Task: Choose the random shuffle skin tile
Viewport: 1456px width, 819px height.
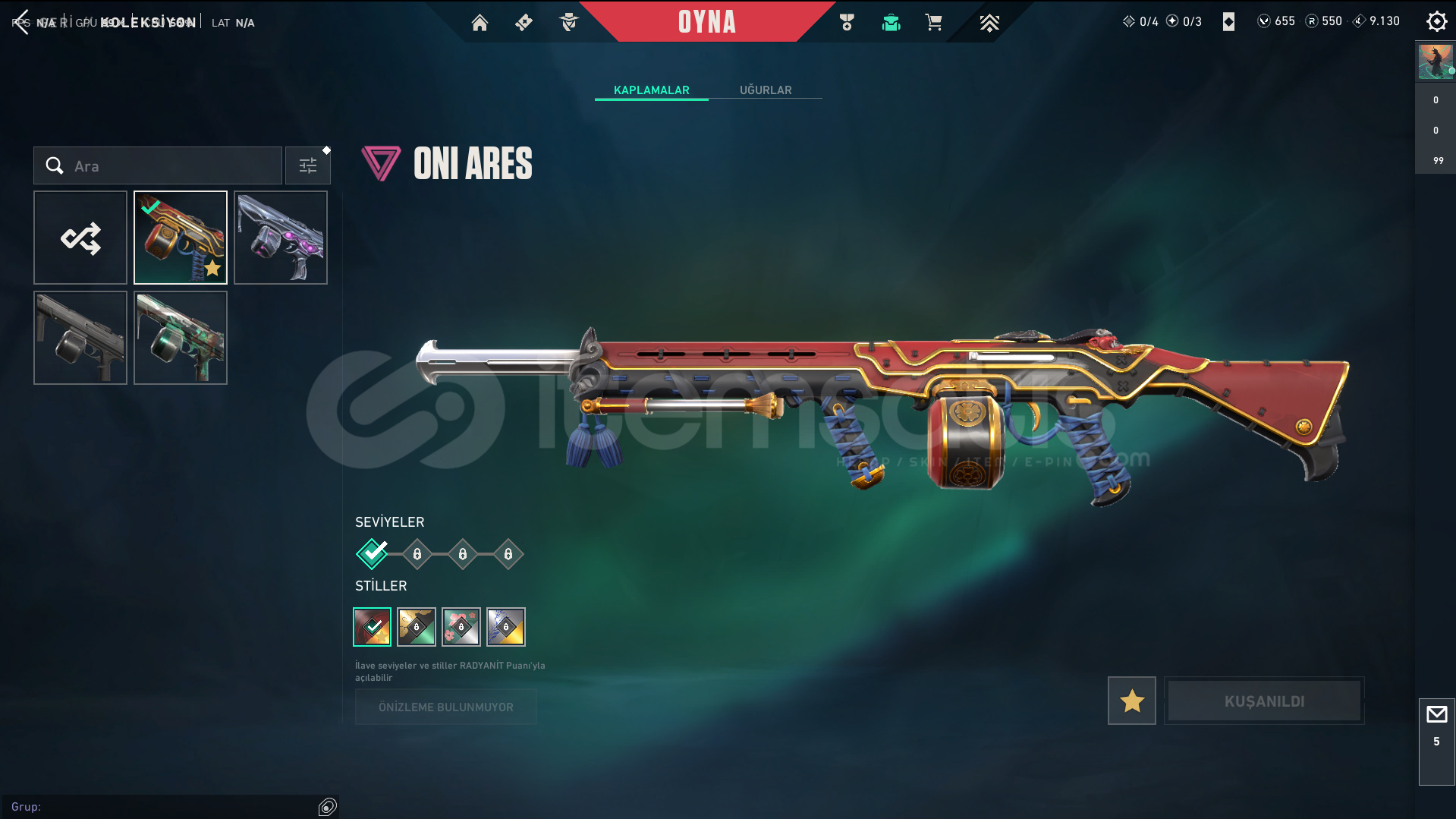Action: pyautogui.click(x=80, y=238)
